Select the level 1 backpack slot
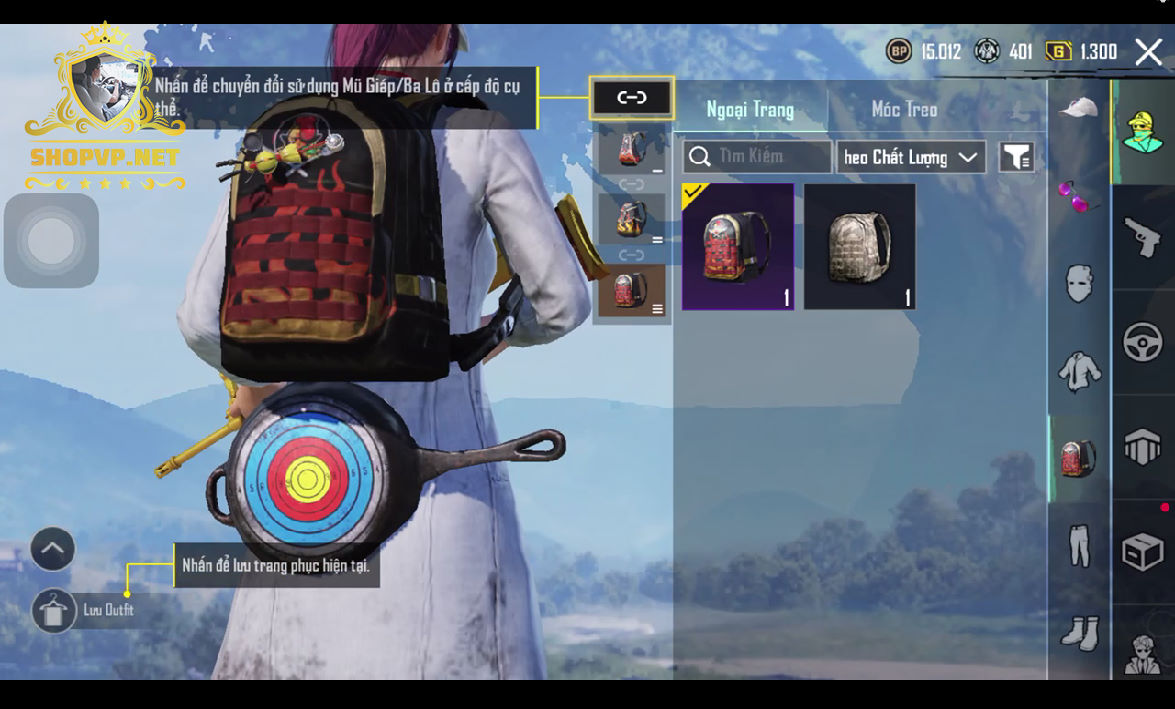 click(x=631, y=152)
